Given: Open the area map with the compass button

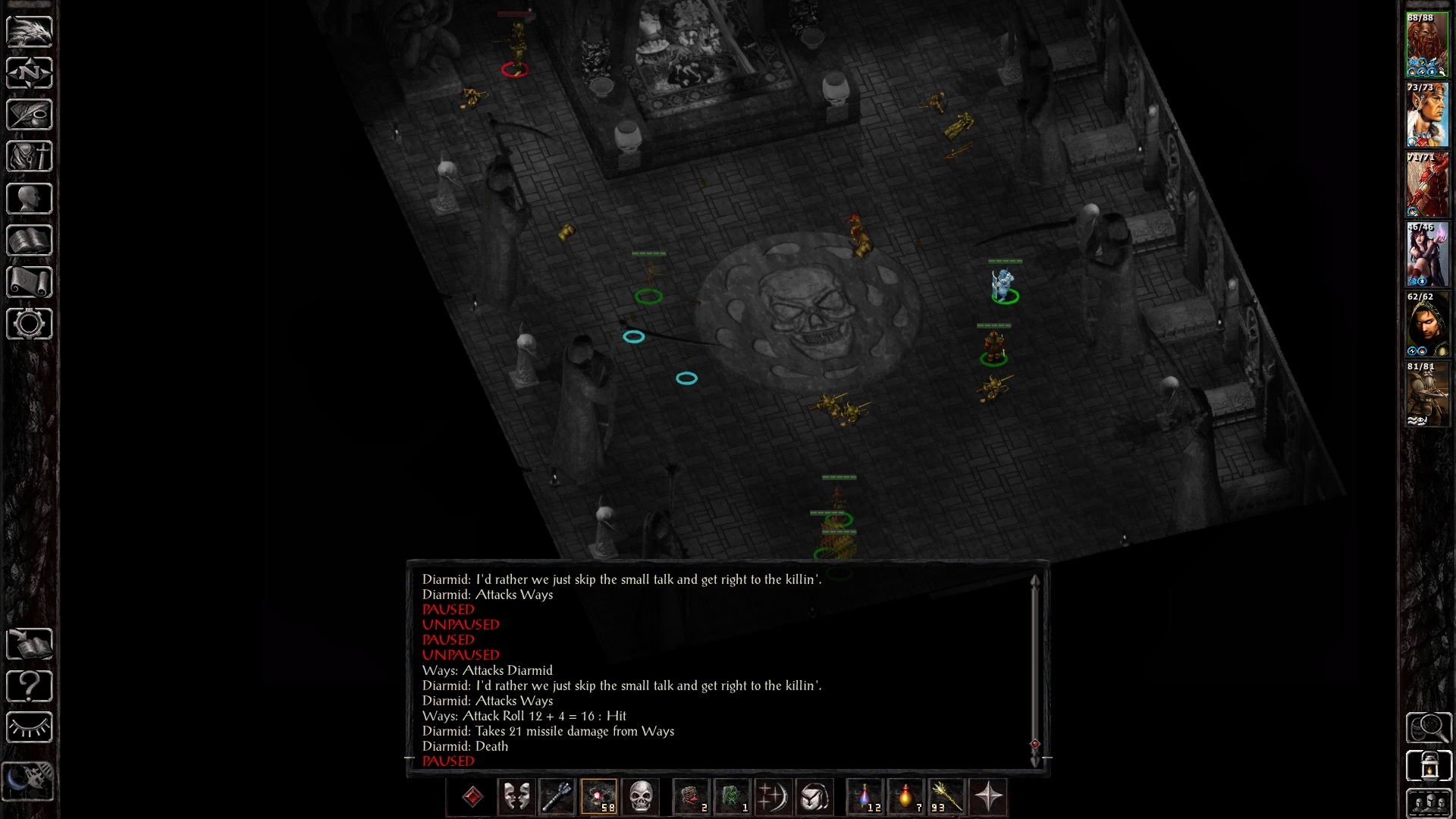Looking at the screenshot, I should click(30, 74).
